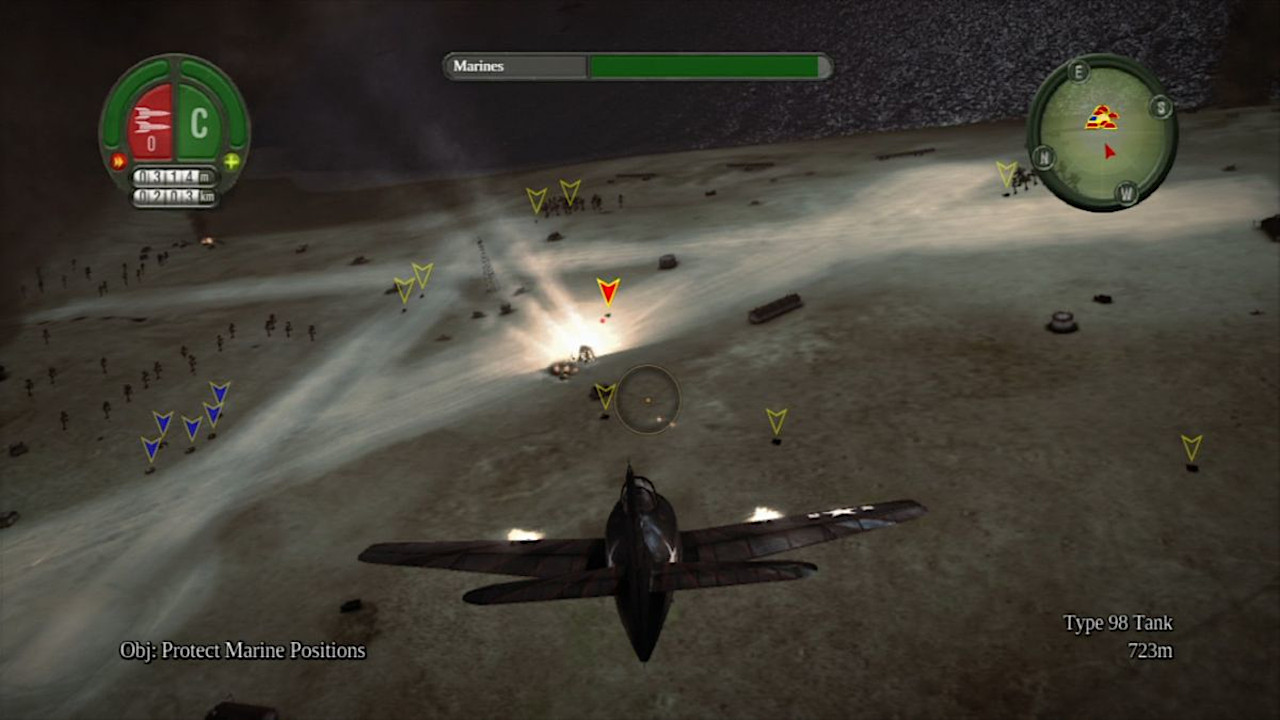Click the red player arrow on the minimap
Viewport: 1280px width, 720px height.
1108,150
